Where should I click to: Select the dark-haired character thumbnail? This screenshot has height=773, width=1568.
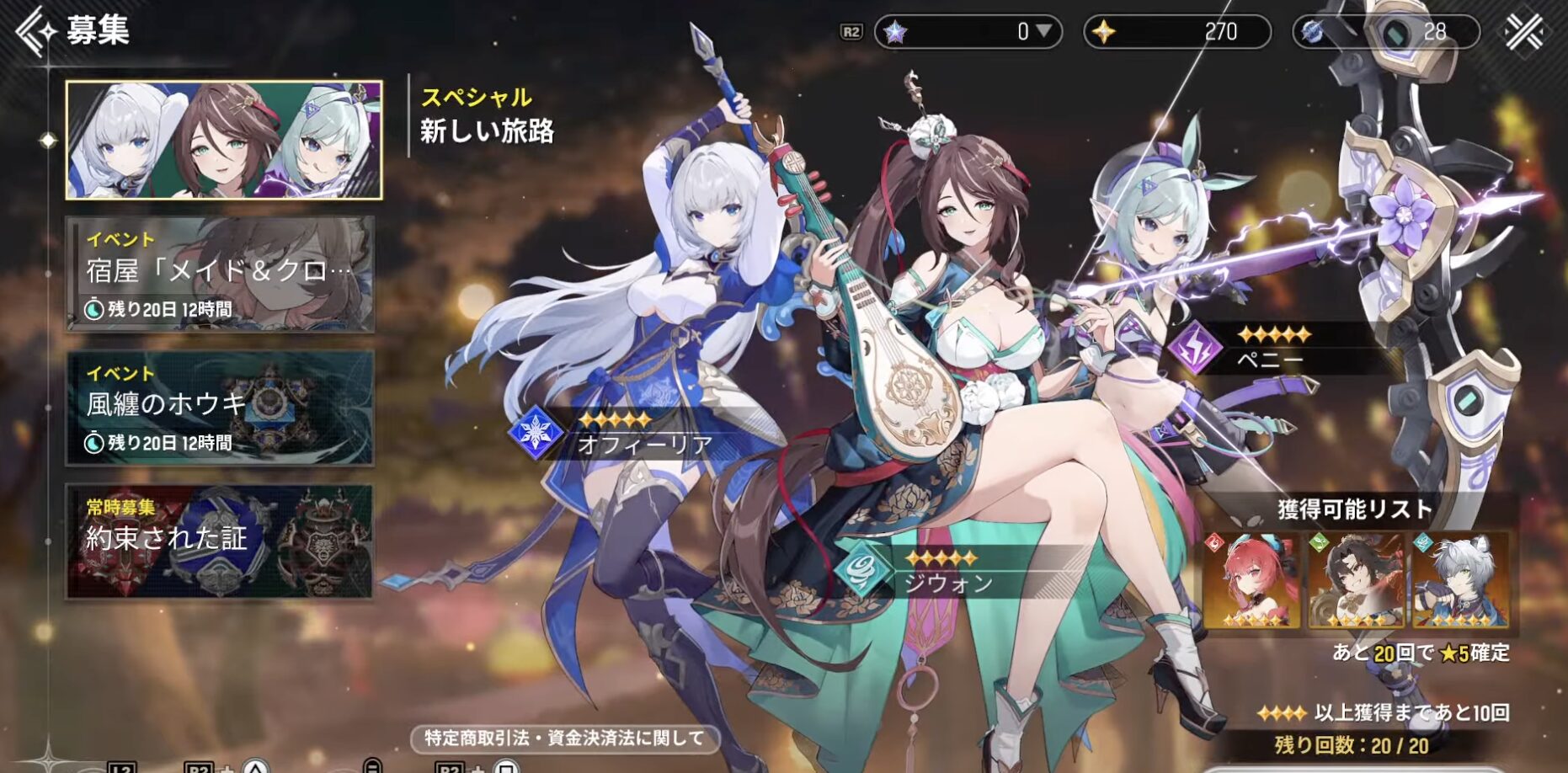click(x=1356, y=581)
